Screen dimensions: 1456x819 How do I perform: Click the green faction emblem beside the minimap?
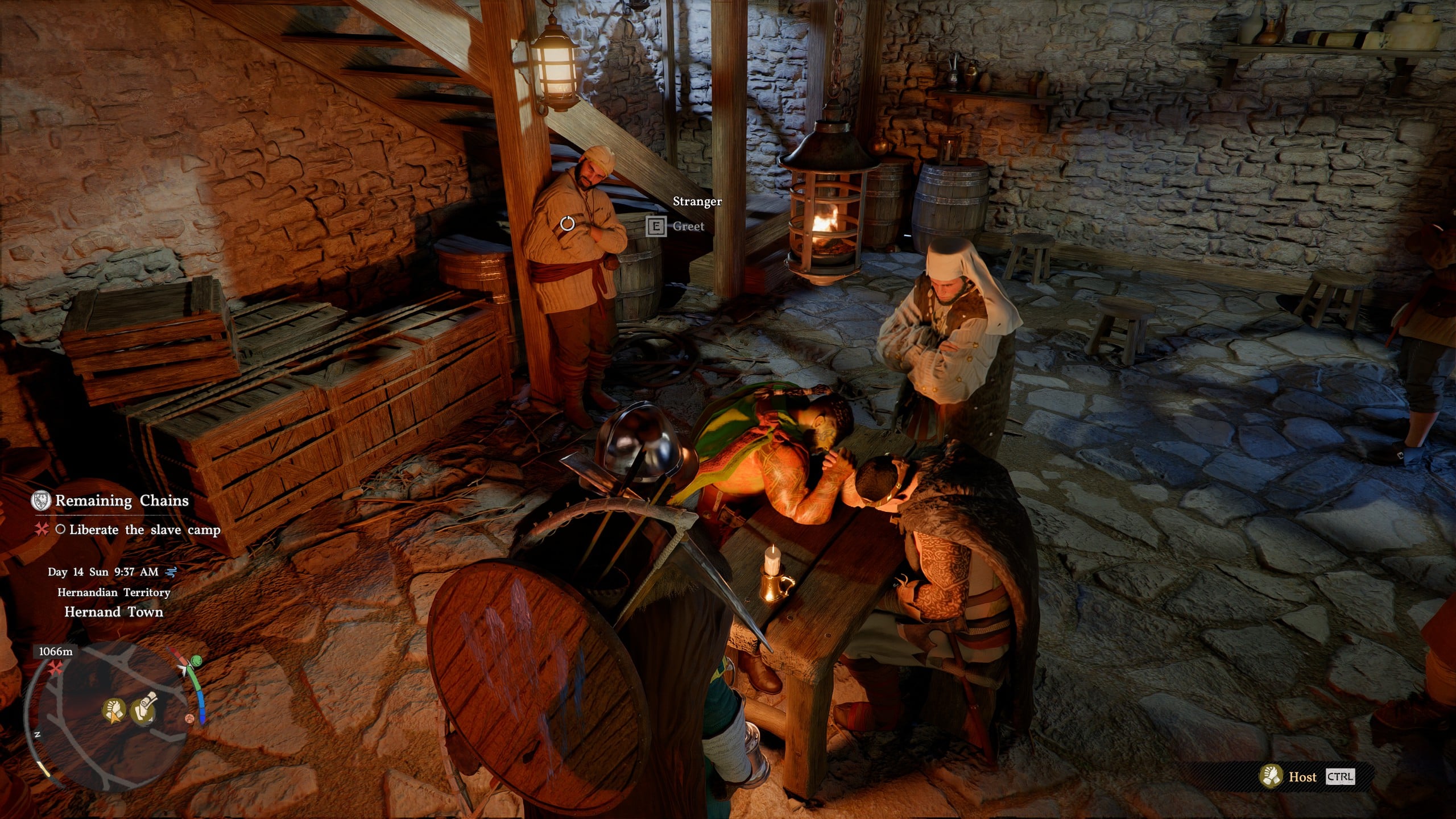196,661
